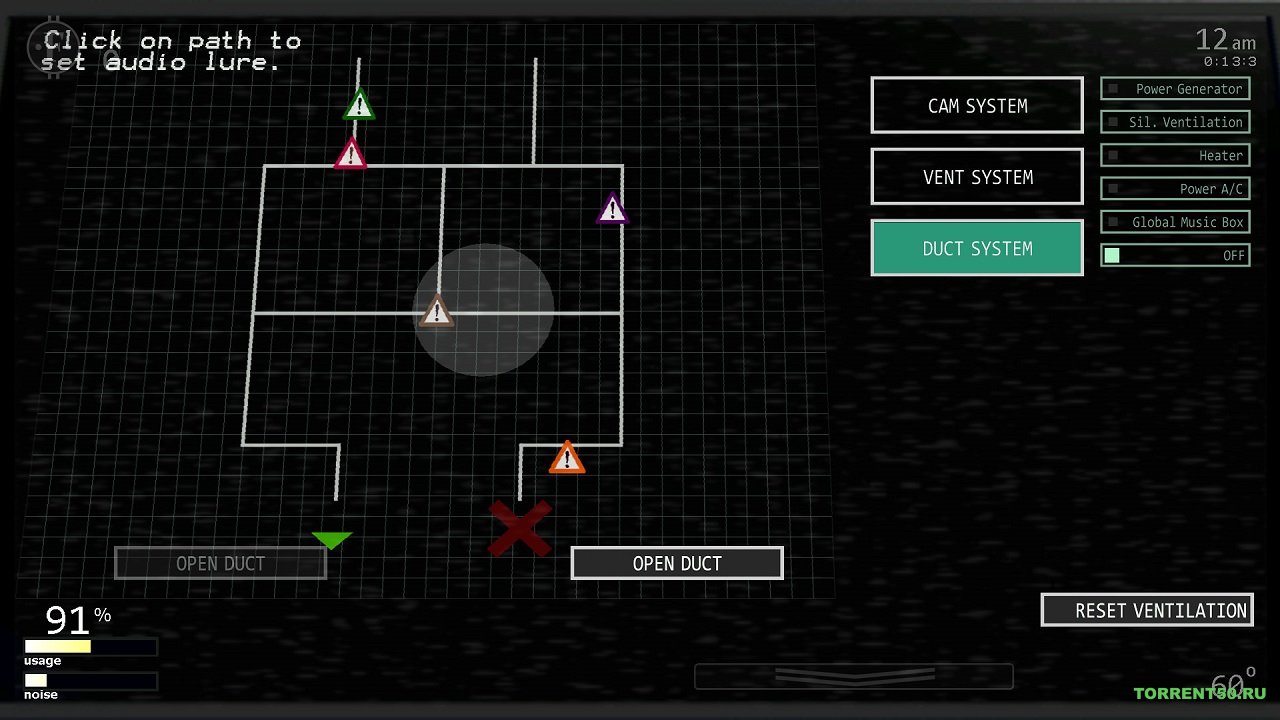Select the purple warning marker on the map
This screenshot has width=1280, height=720.
point(612,210)
